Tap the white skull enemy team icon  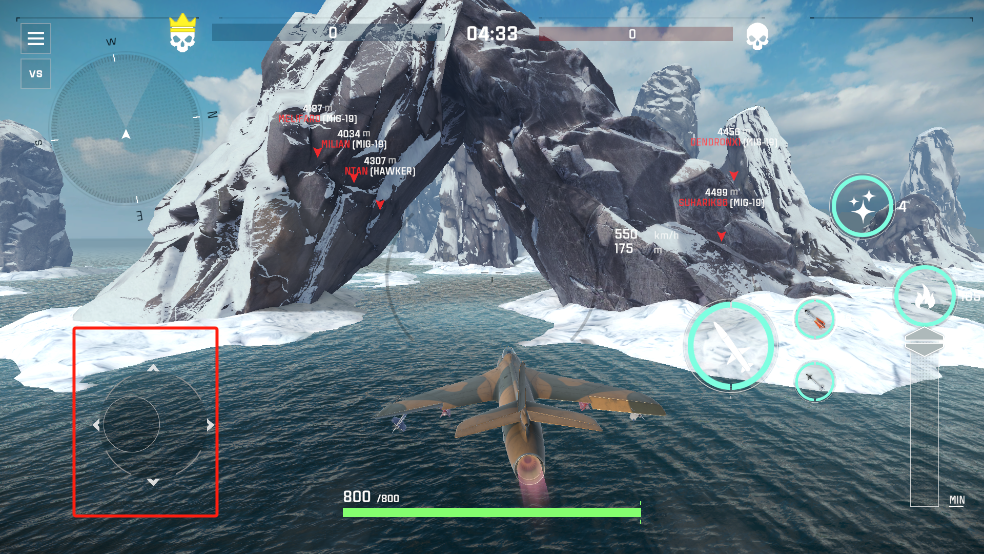pyautogui.click(x=757, y=37)
